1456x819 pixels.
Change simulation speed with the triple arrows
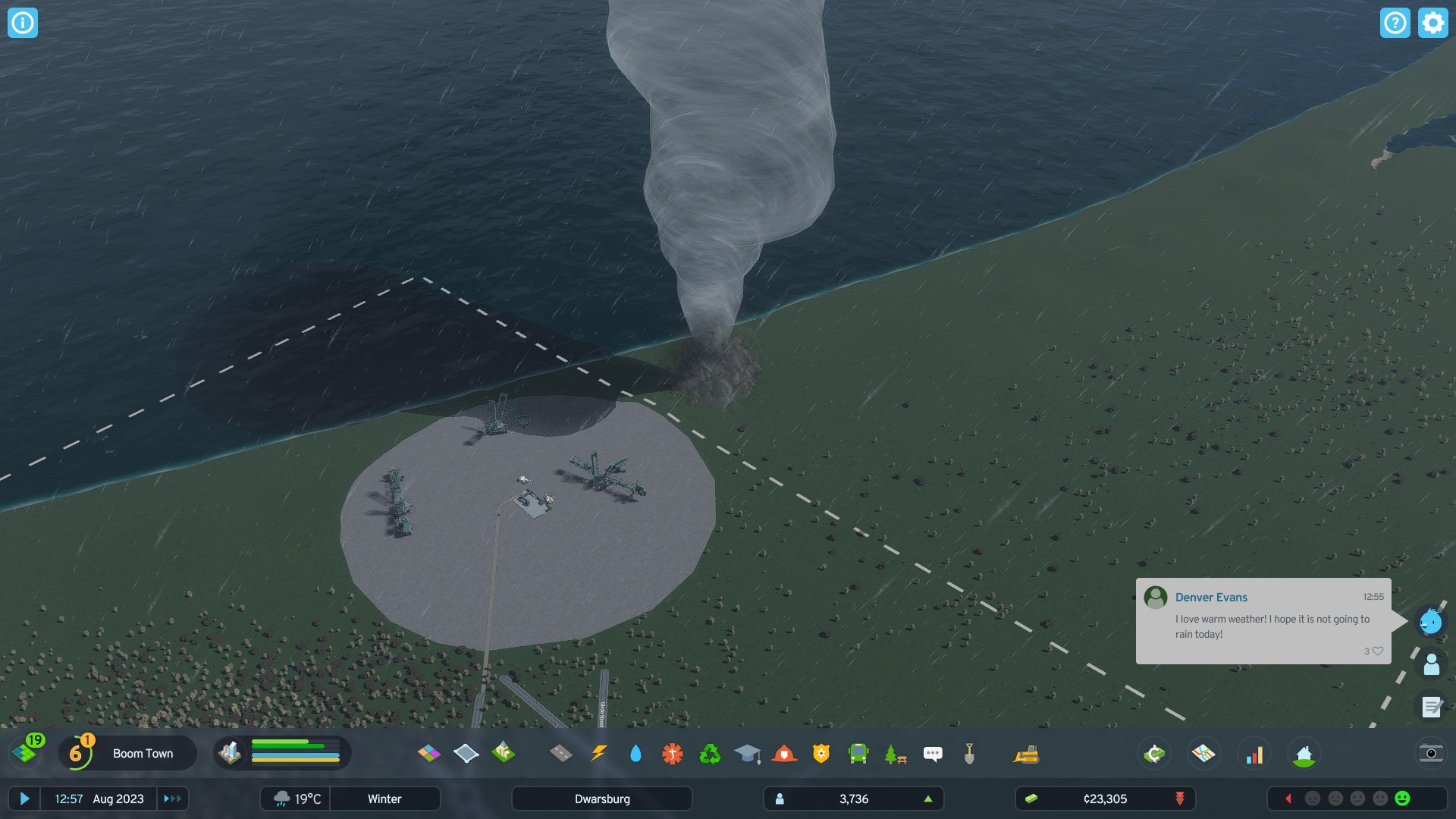coord(173,799)
